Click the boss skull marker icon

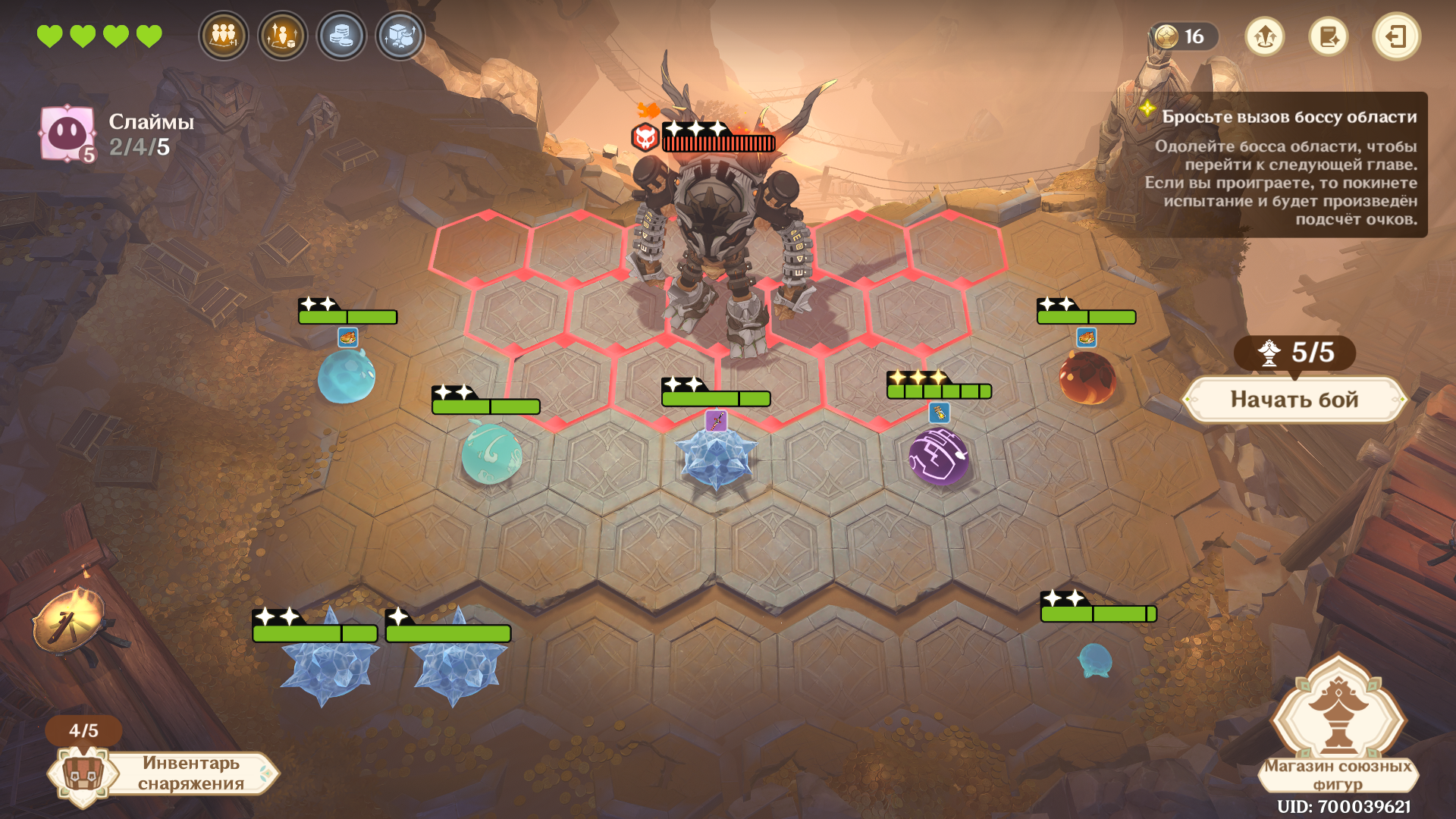(x=645, y=138)
